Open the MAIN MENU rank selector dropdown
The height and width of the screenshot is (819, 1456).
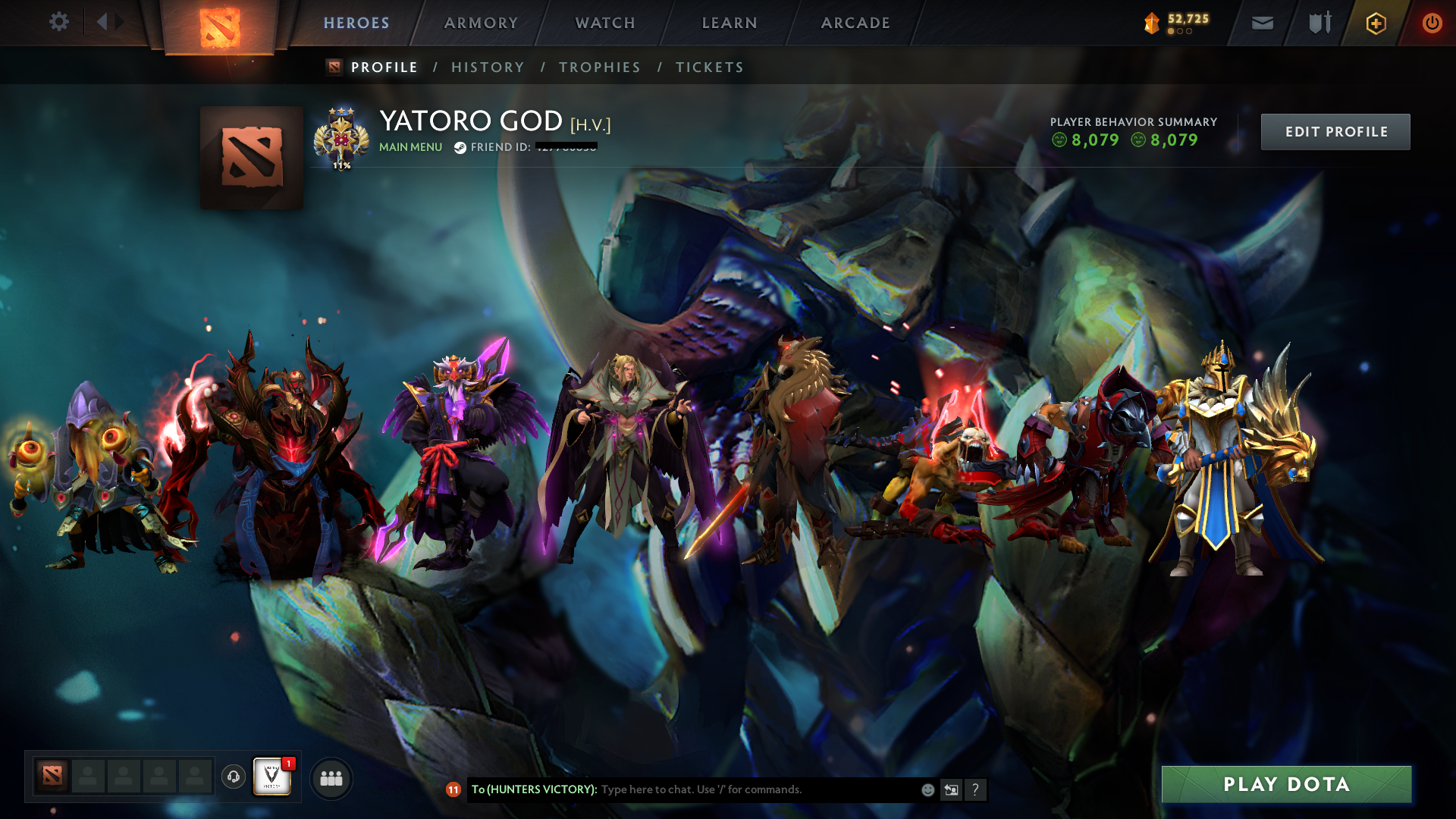409,147
